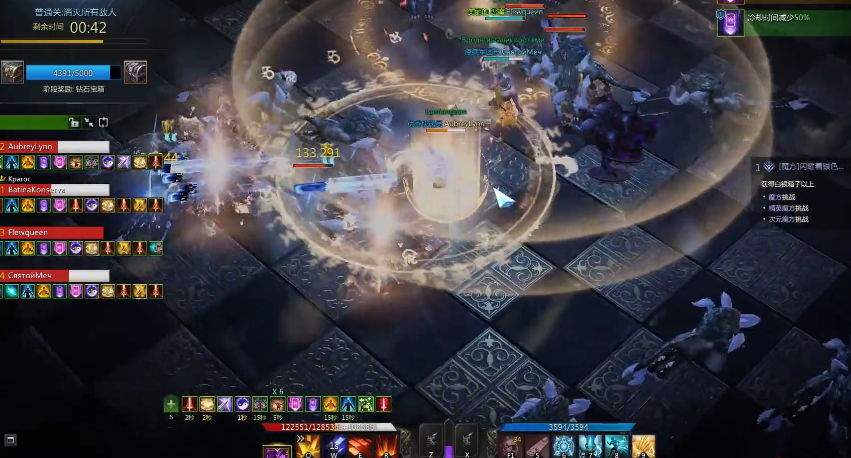Open the tracked quest entry in the tracker

point(800,167)
